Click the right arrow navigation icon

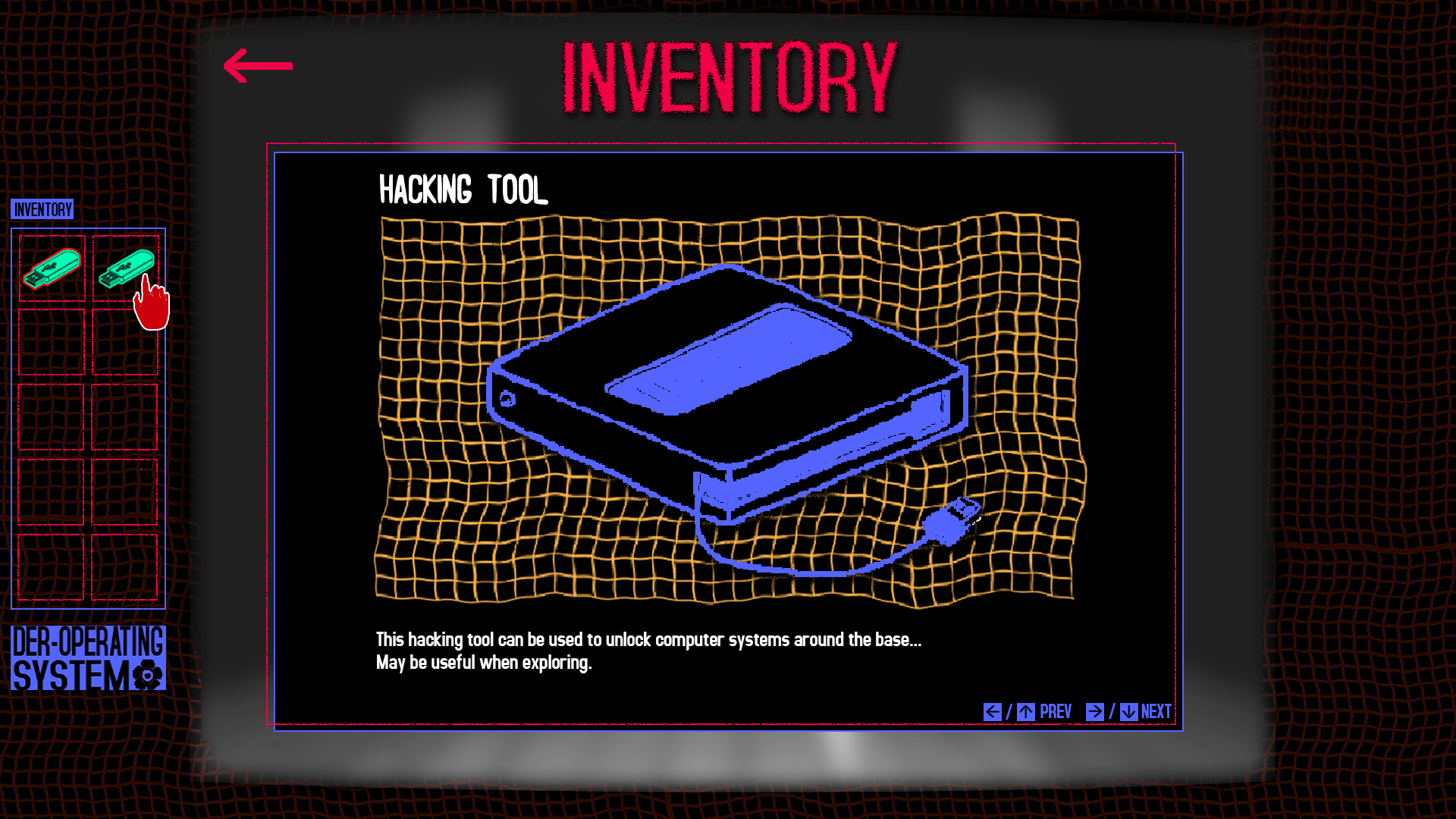[1094, 711]
